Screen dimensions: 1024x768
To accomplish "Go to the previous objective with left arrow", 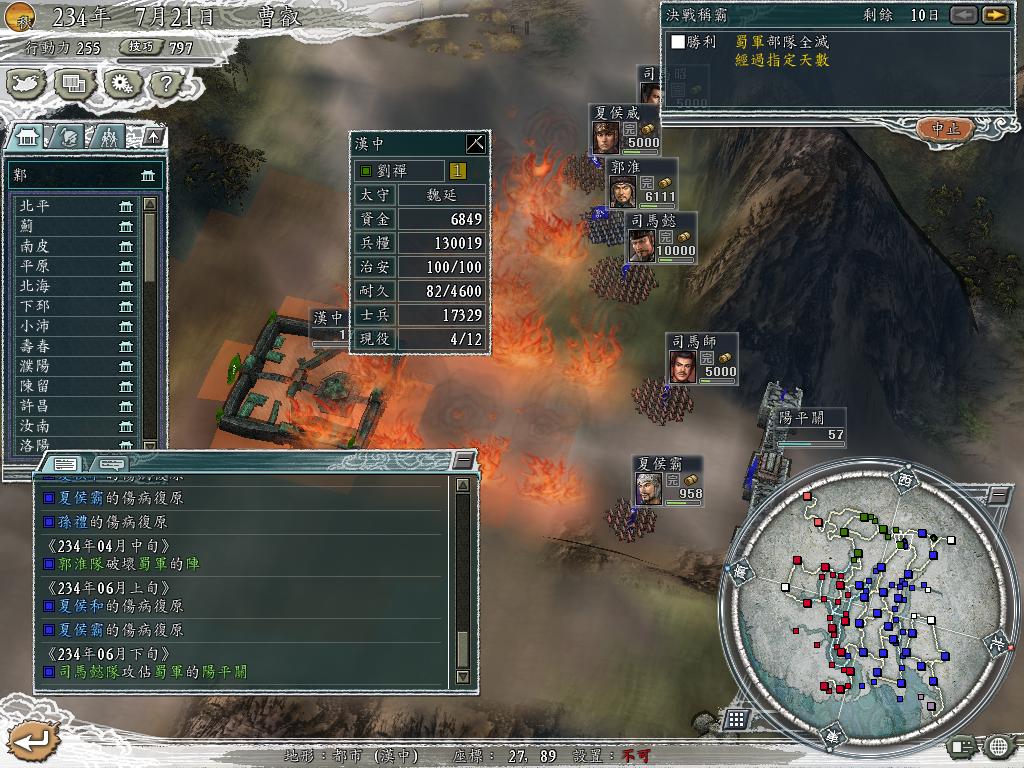I will (963, 15).
